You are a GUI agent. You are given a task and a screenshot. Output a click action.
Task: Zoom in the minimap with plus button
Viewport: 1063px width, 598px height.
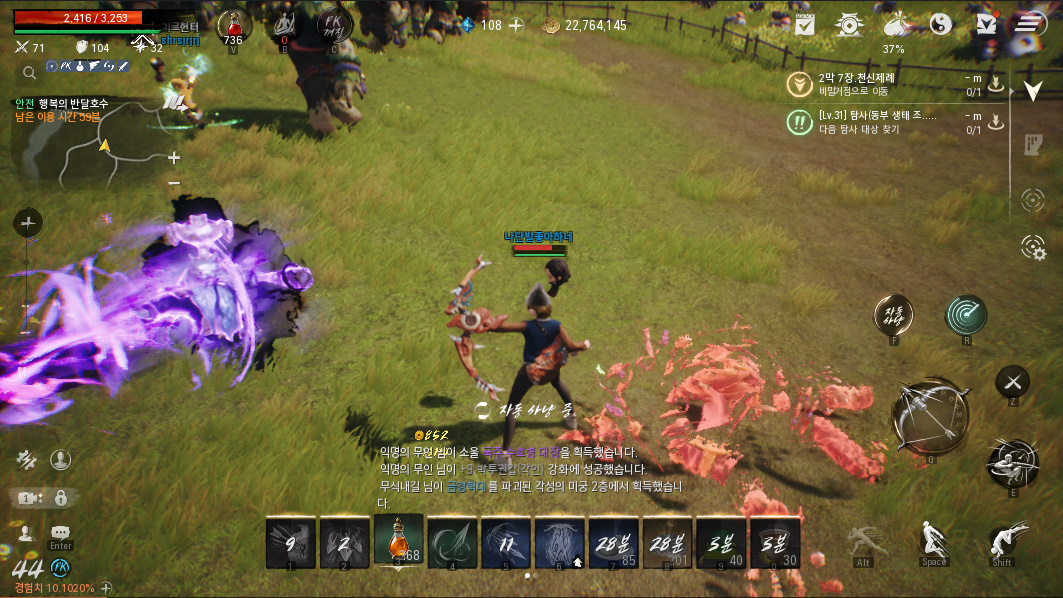174,157
